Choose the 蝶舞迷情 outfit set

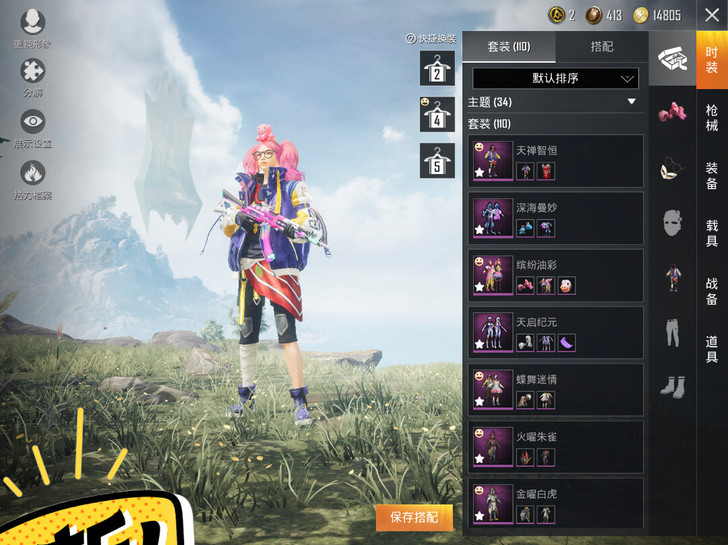click(x=555, y=390)
